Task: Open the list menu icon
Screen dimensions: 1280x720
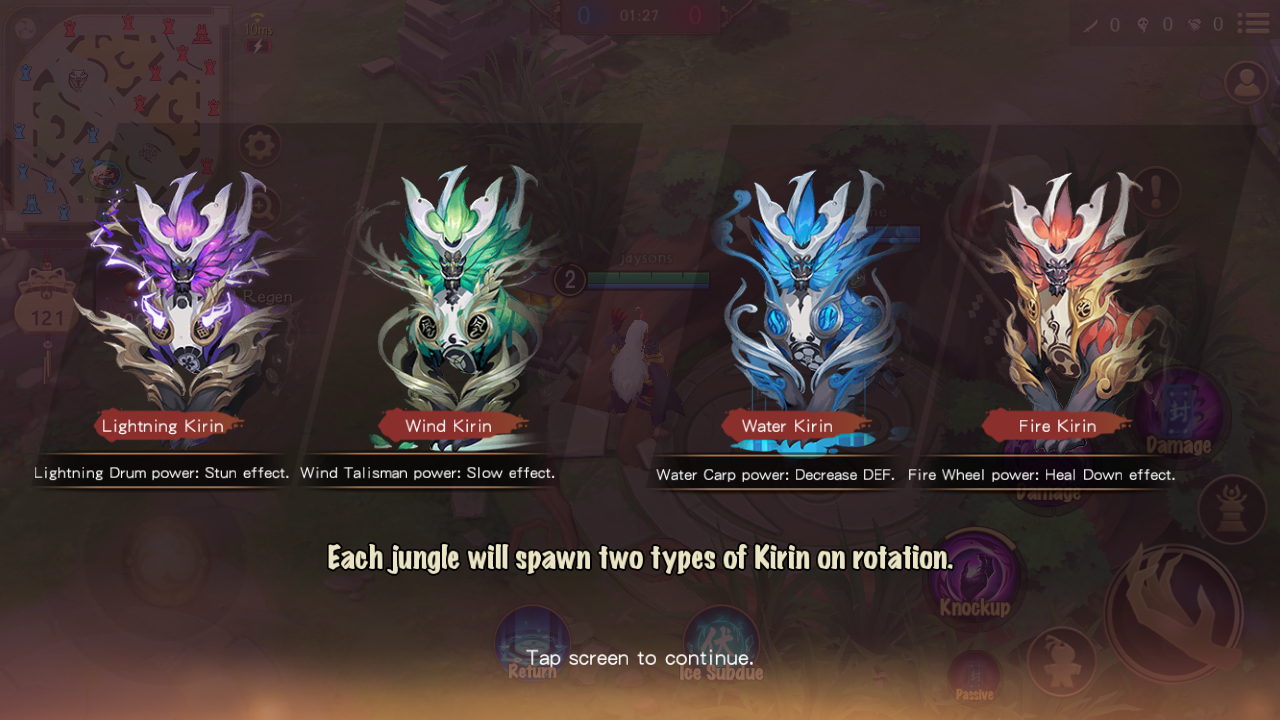Action: coord(1253,23)
